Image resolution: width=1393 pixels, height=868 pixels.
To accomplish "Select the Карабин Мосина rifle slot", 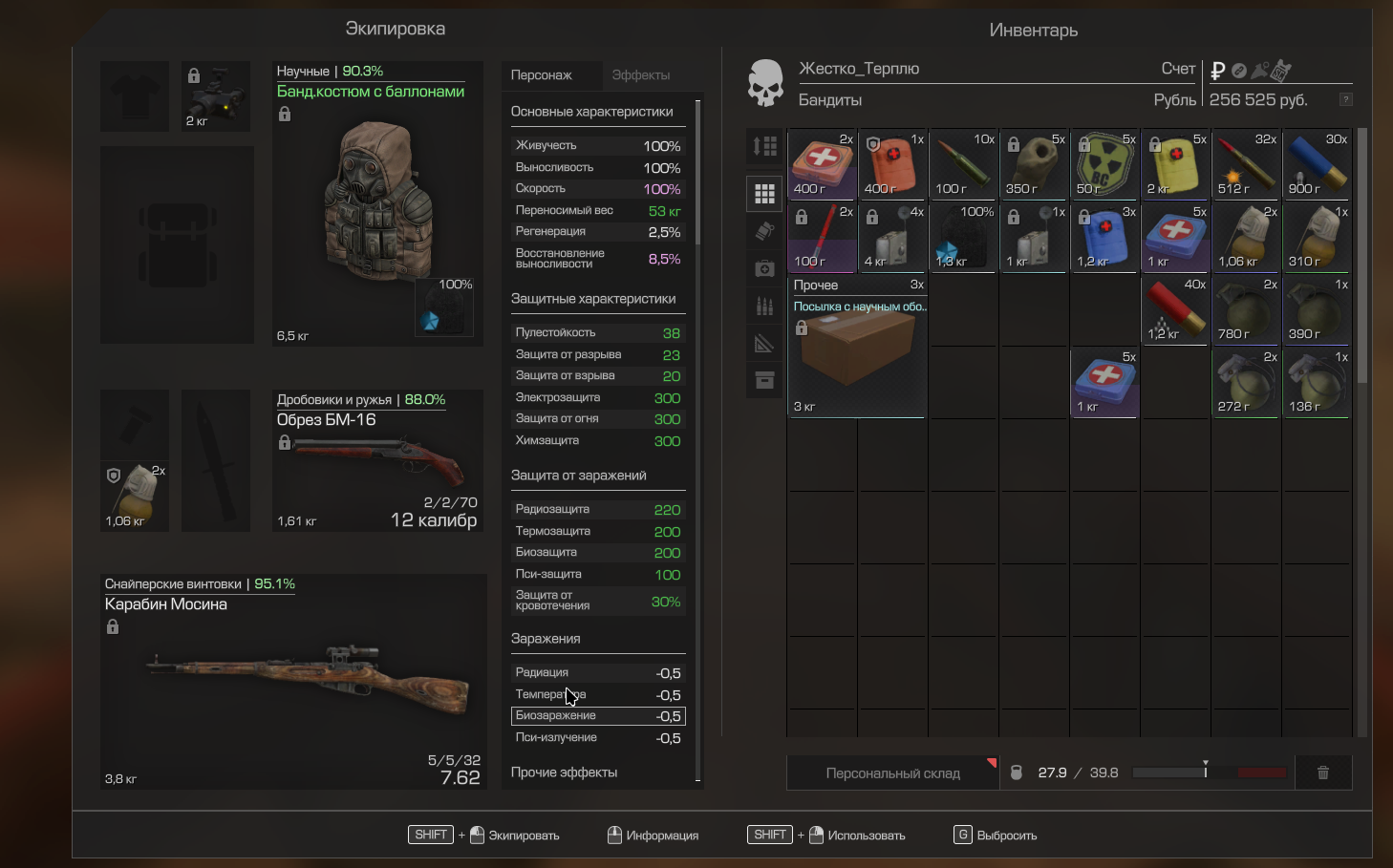I will tap(294, 681).
